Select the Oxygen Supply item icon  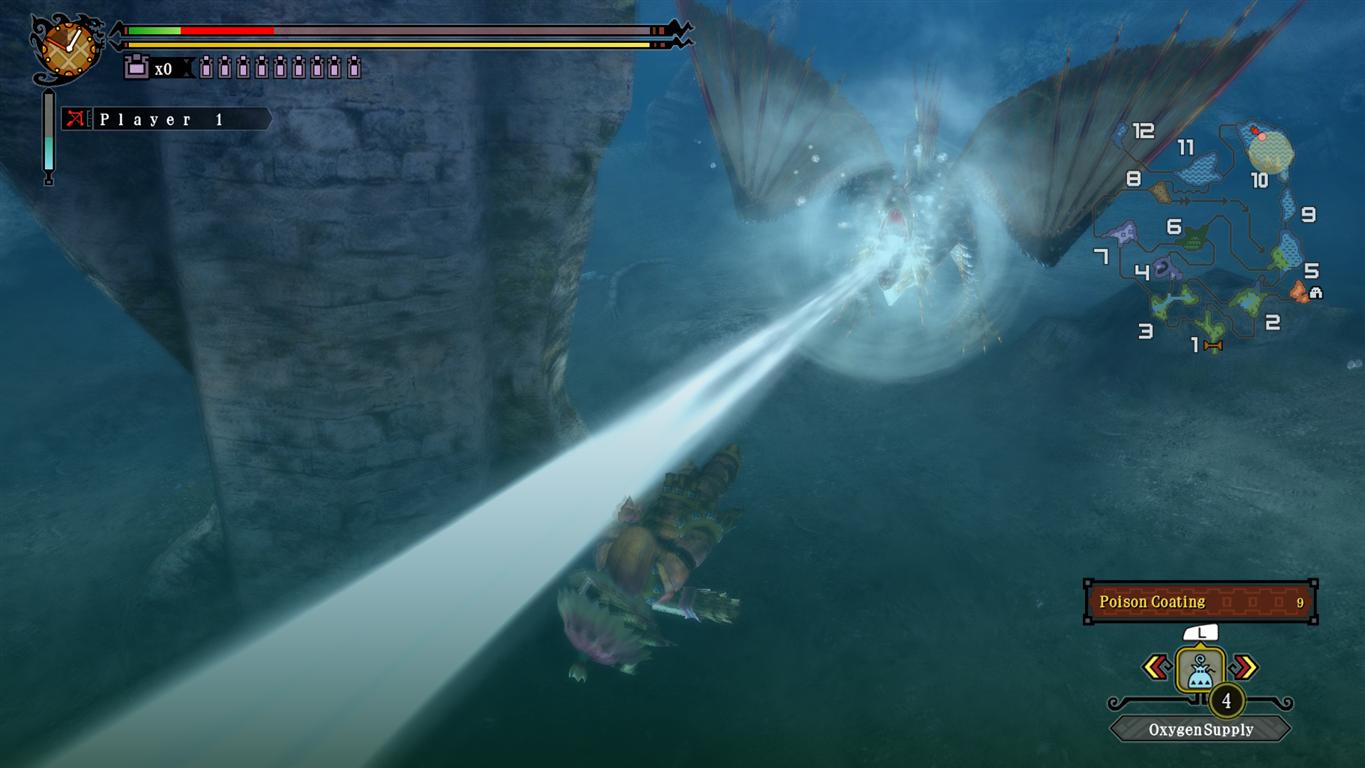click(1201, 670)
